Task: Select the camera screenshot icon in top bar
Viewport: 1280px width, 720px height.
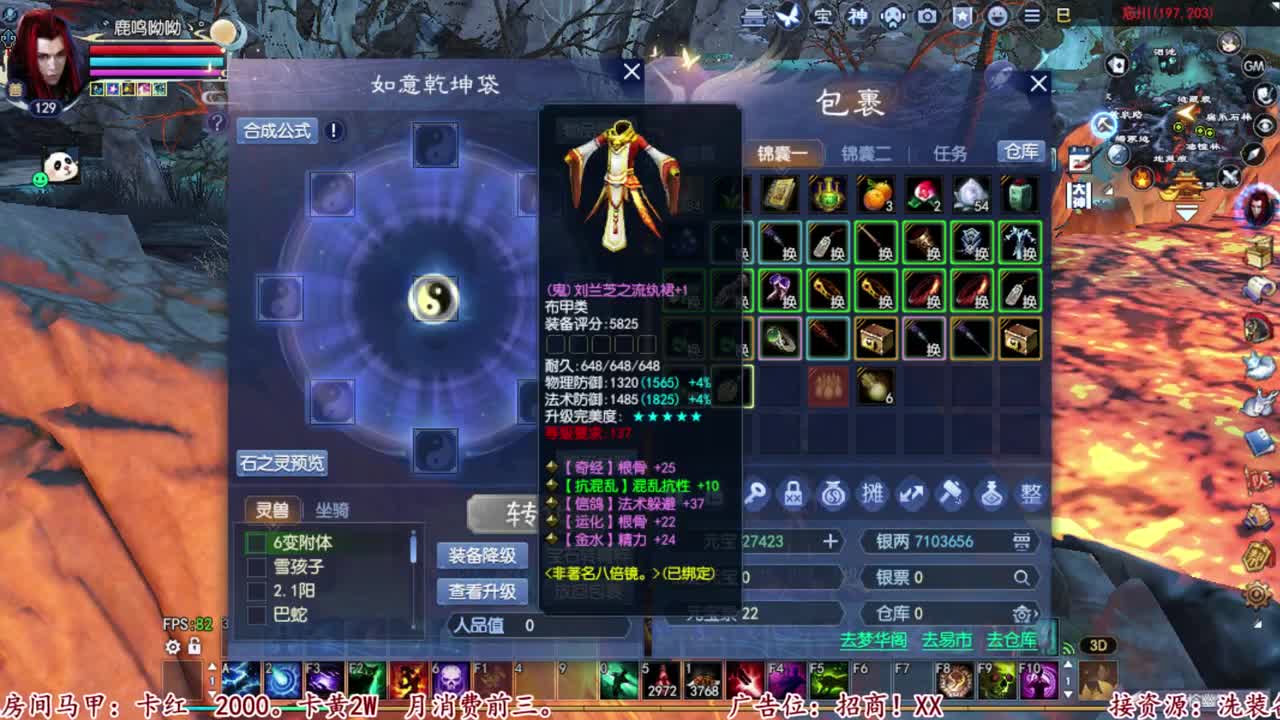Action: [927, 16]
